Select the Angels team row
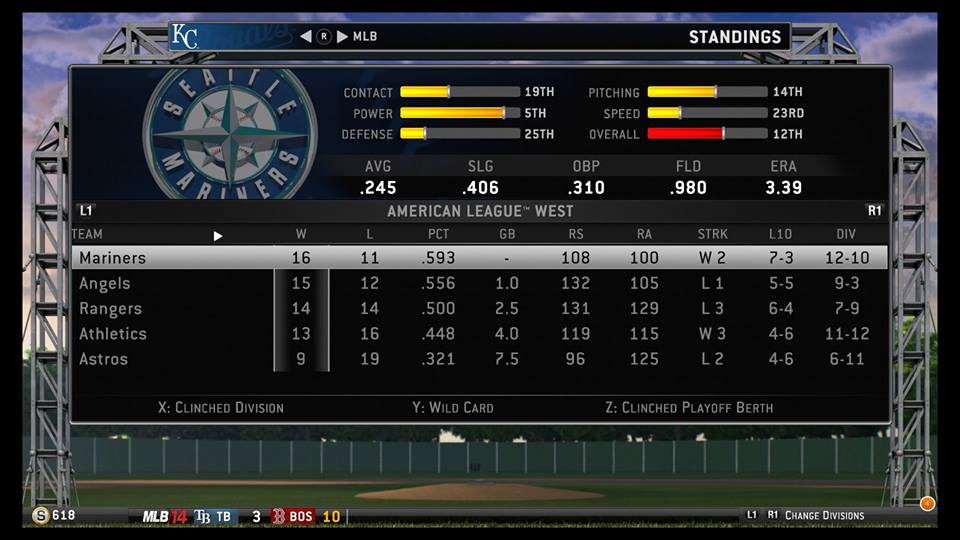 (x=105, y=284)
